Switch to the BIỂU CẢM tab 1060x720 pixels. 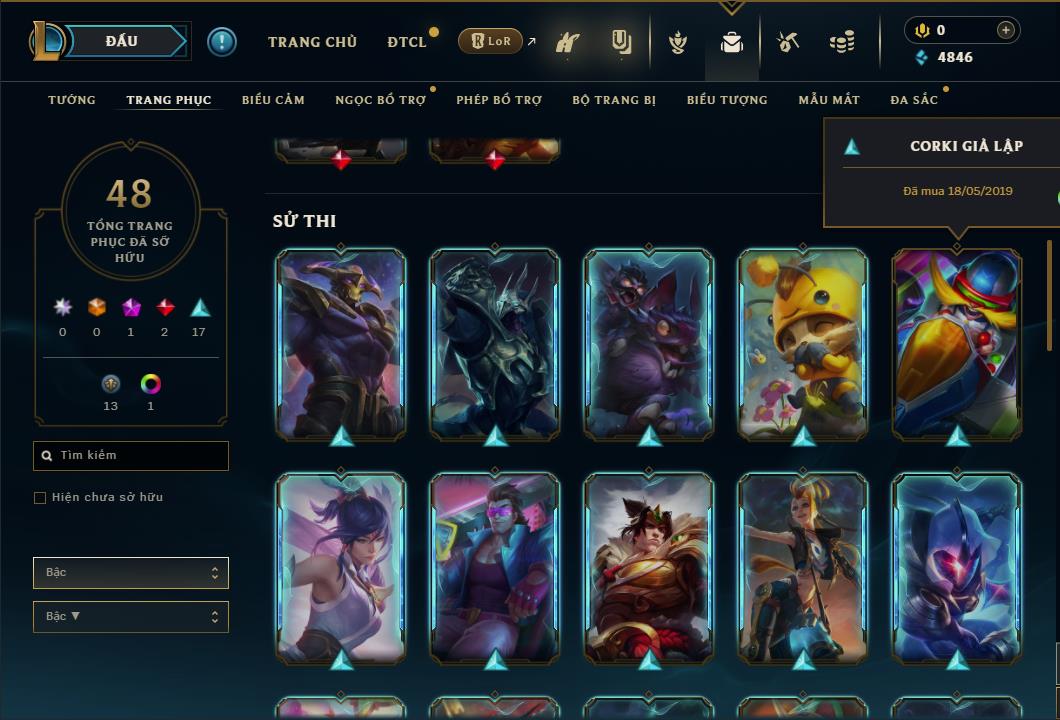(x=273, y=100)
